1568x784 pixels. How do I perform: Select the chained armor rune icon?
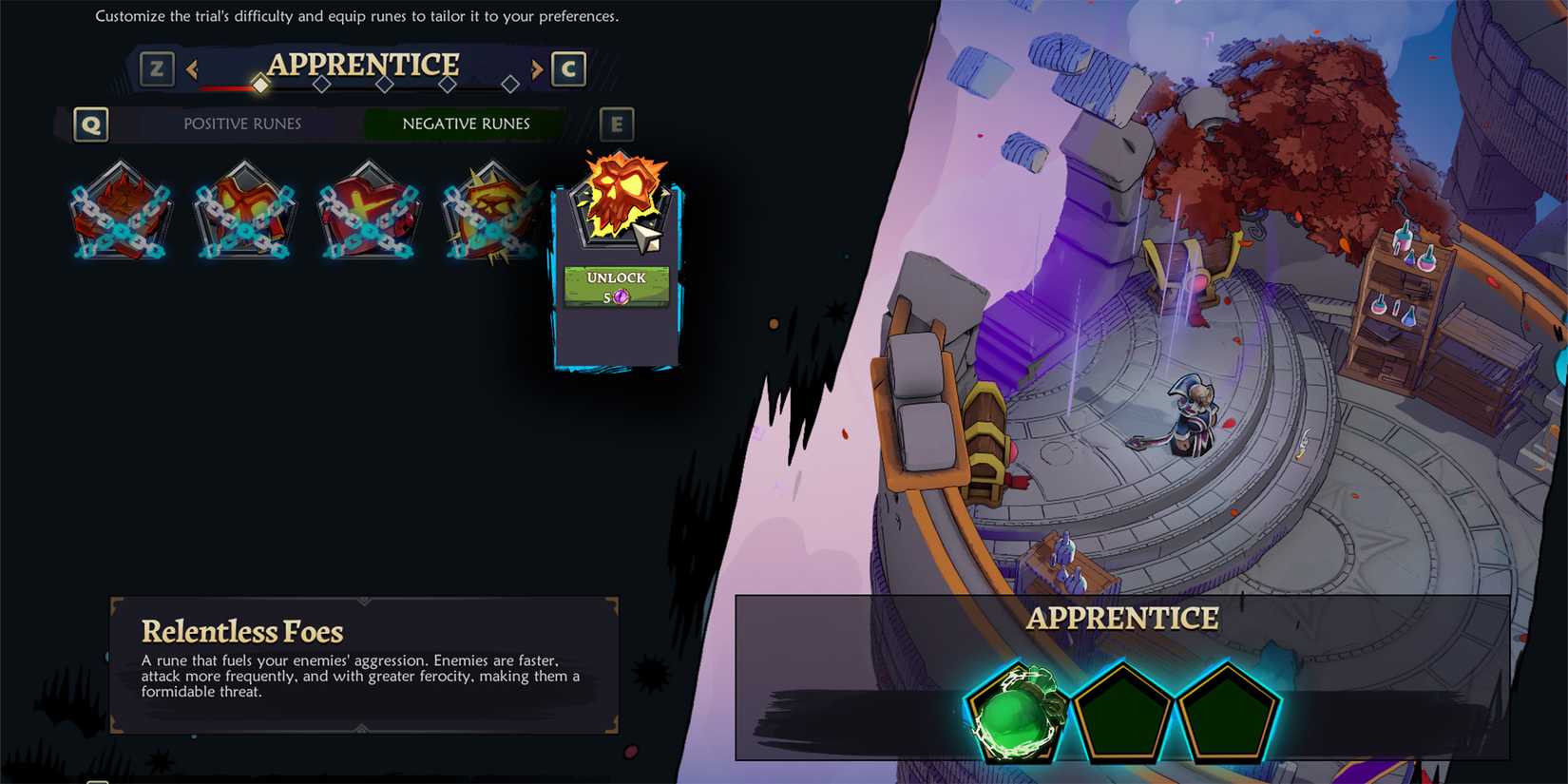(x=244, y=212)
